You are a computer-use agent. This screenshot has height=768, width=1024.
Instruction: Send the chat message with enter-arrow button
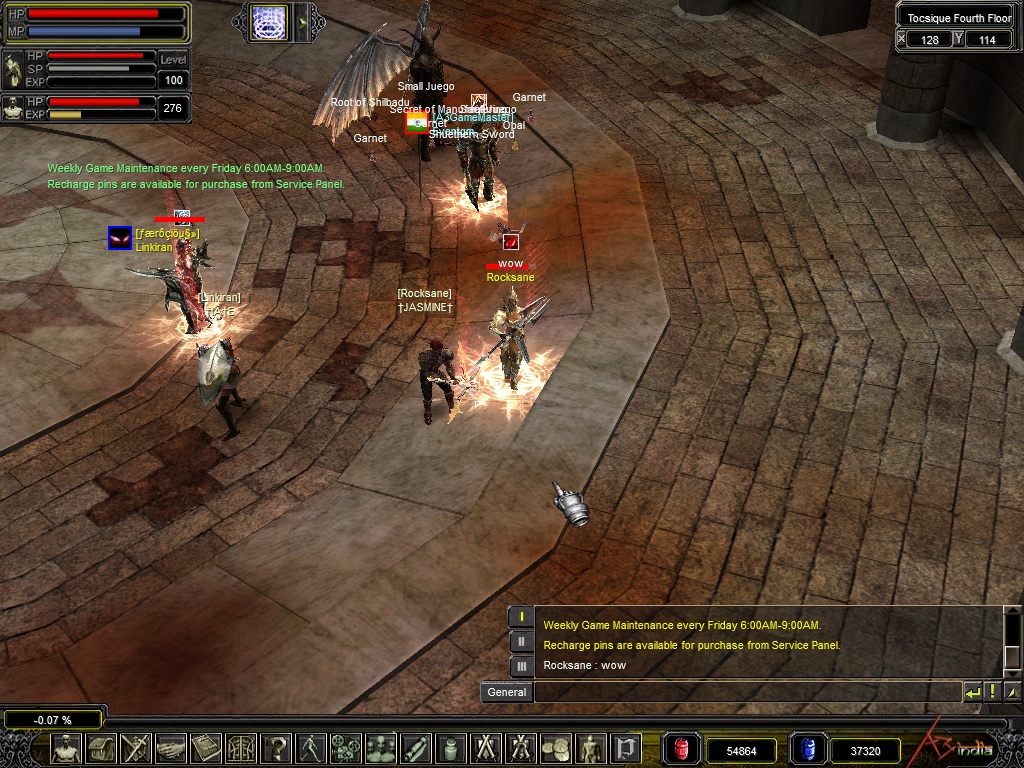tap(972, 692)
